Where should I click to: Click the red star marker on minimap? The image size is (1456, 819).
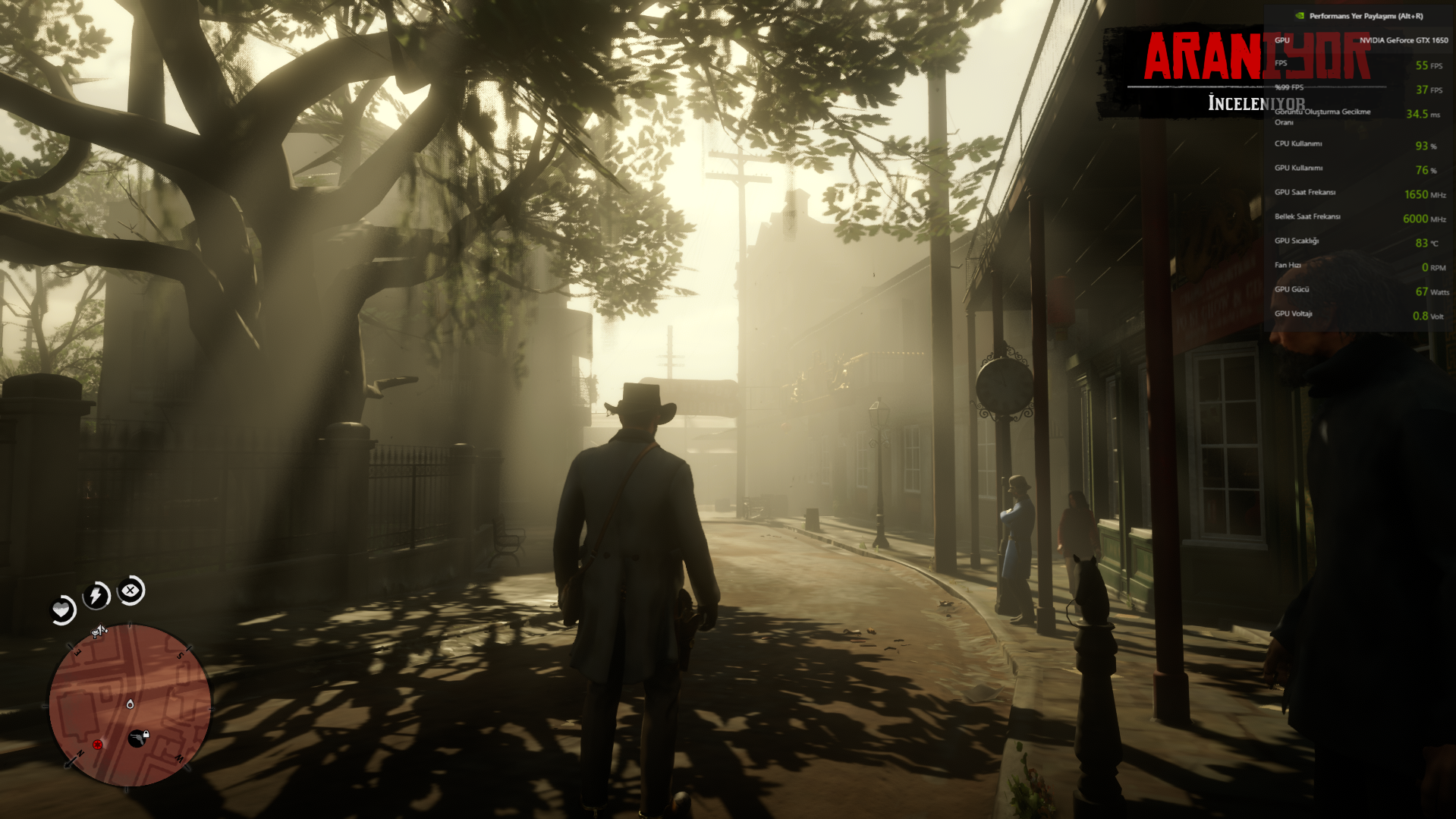[x=97, y=745]
